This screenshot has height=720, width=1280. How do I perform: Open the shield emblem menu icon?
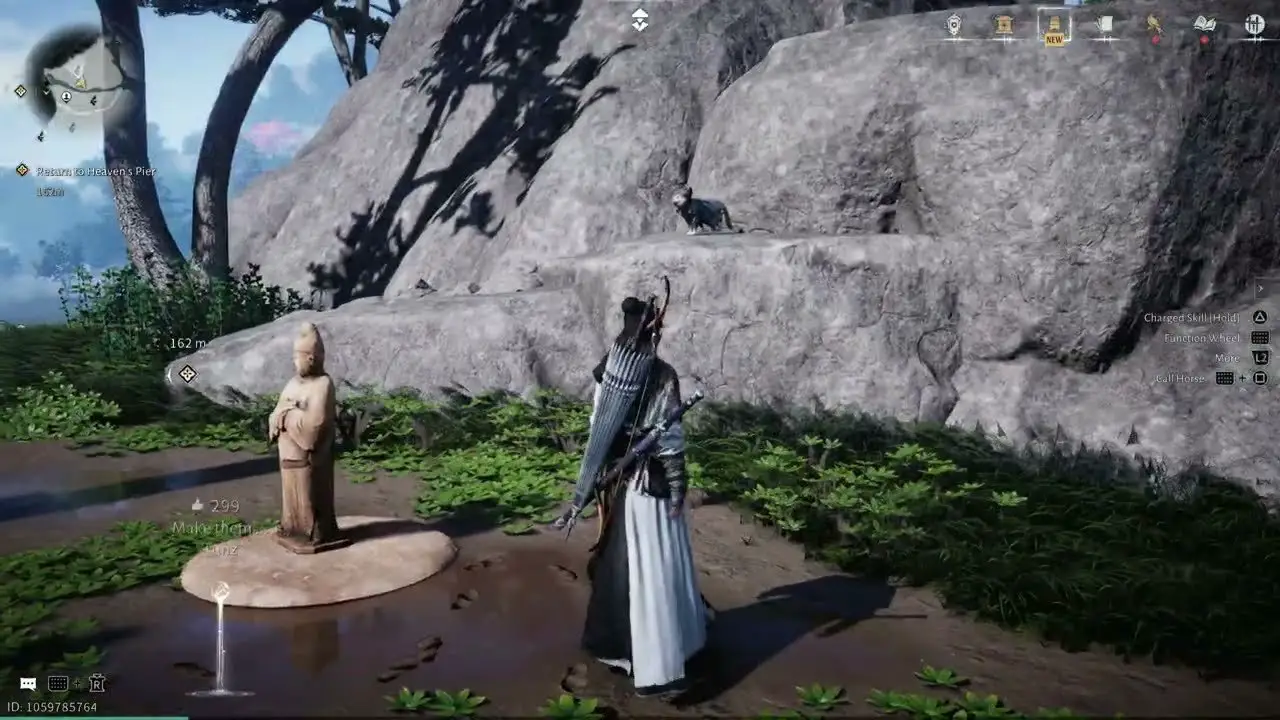pos(953,26)
